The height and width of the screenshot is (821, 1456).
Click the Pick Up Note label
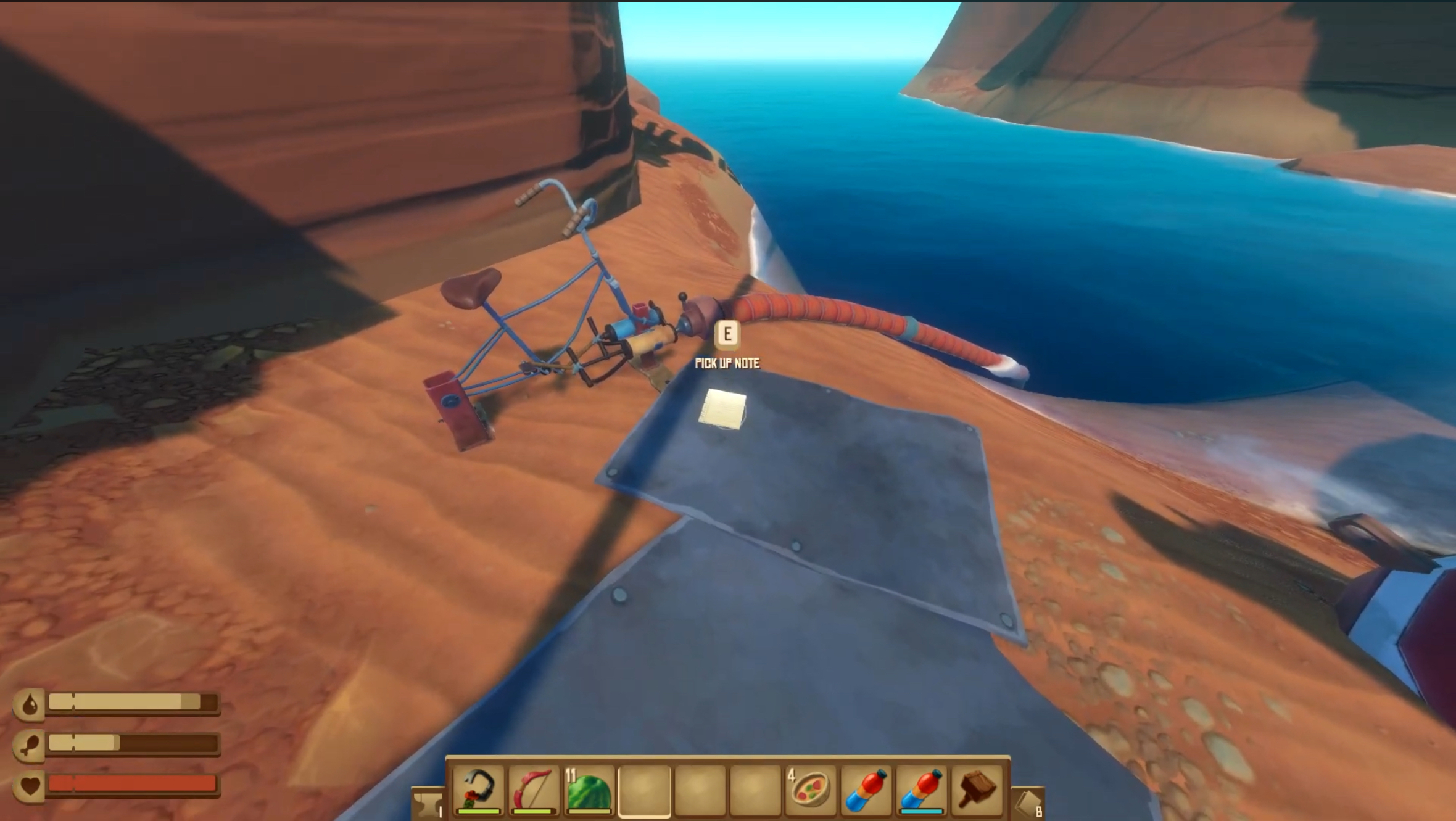(728, 365)
